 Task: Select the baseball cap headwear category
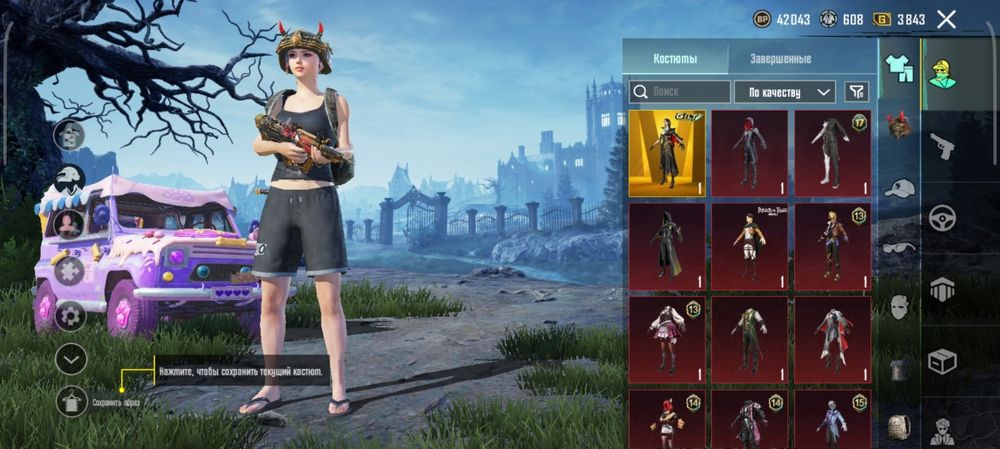click(x=900, y=188)
